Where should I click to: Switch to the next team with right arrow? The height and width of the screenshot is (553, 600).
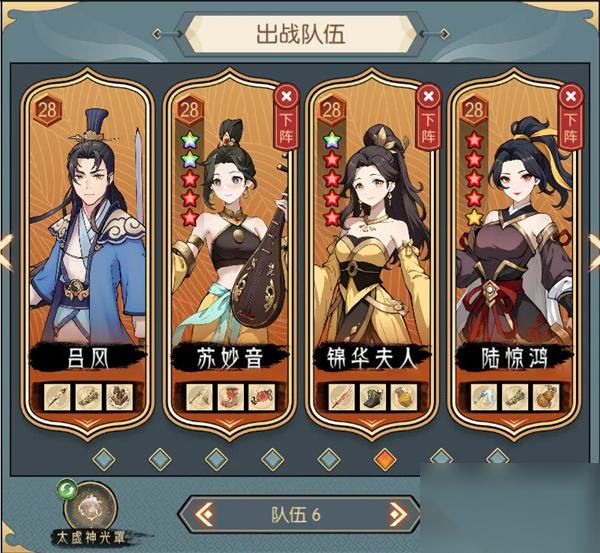(x=397, y=516)
